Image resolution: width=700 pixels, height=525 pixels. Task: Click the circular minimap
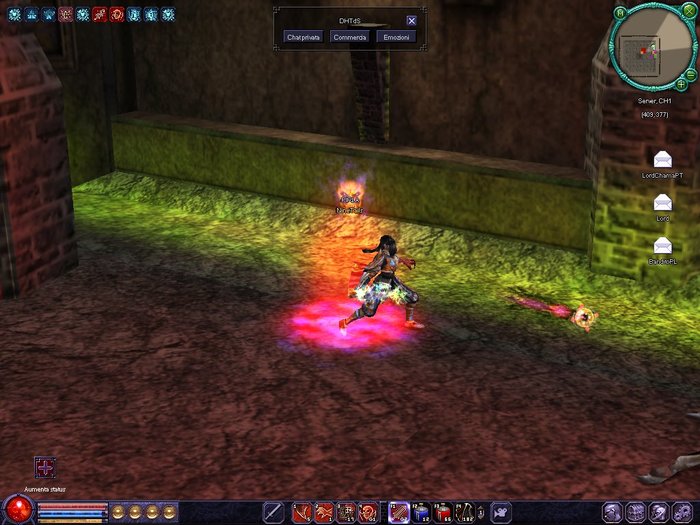coord(650,48)
